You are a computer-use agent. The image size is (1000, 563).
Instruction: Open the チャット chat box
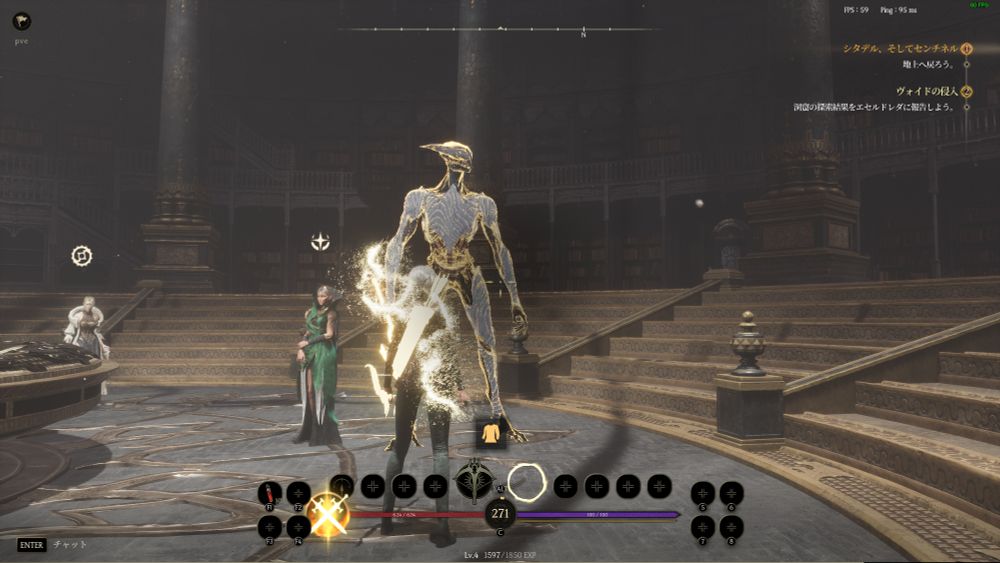(69, 545)
